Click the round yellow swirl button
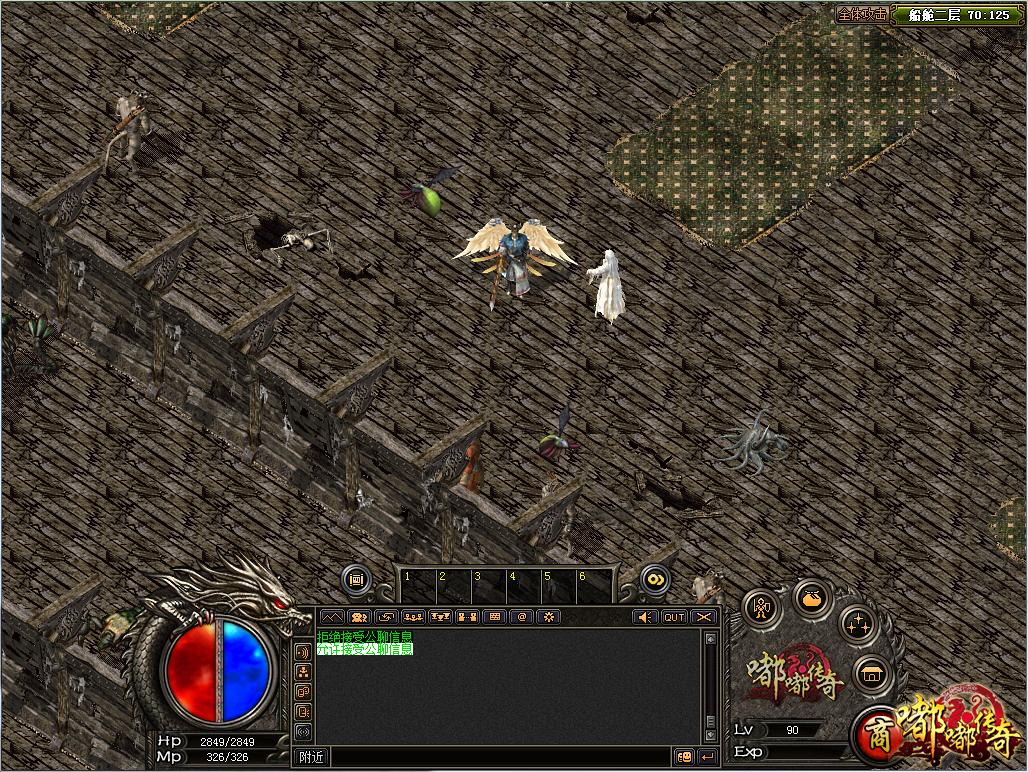 pos(655,578)
